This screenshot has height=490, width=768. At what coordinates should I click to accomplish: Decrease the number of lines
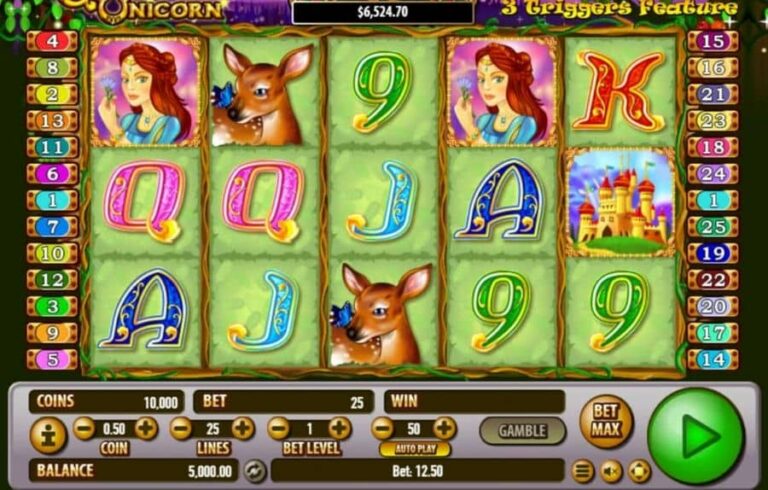point(181,429)
